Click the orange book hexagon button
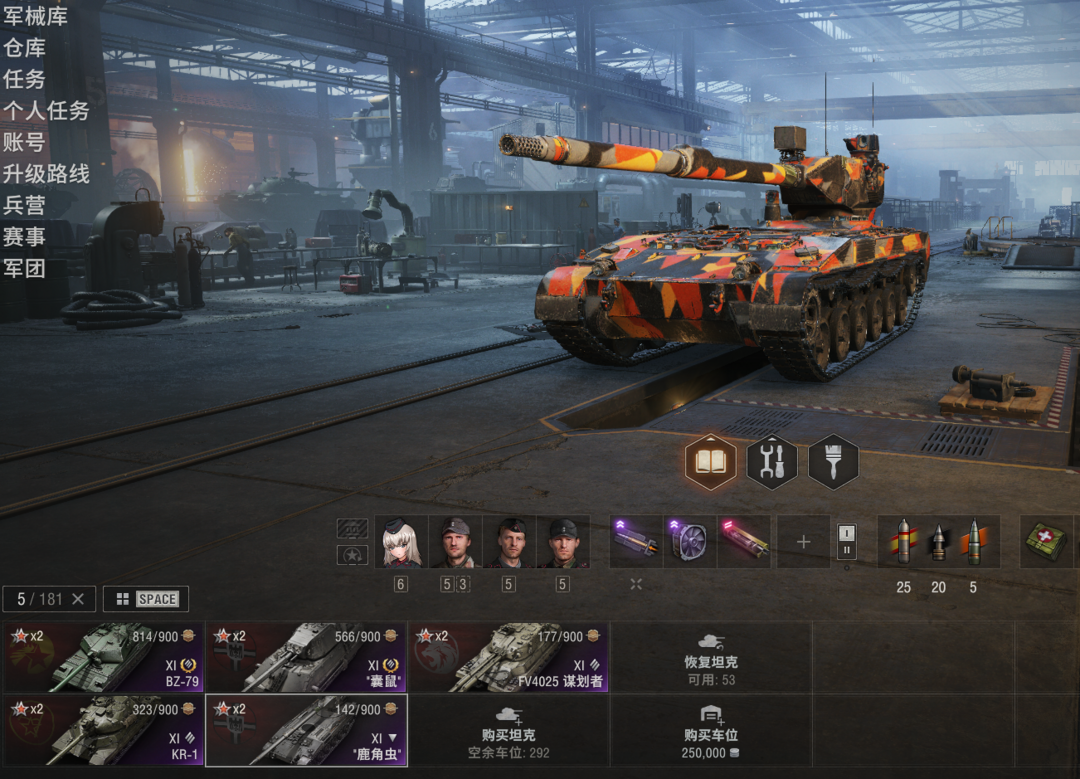Image resolution: width=1080 pixels, height=779 pixels. click(x=711, y=462)
